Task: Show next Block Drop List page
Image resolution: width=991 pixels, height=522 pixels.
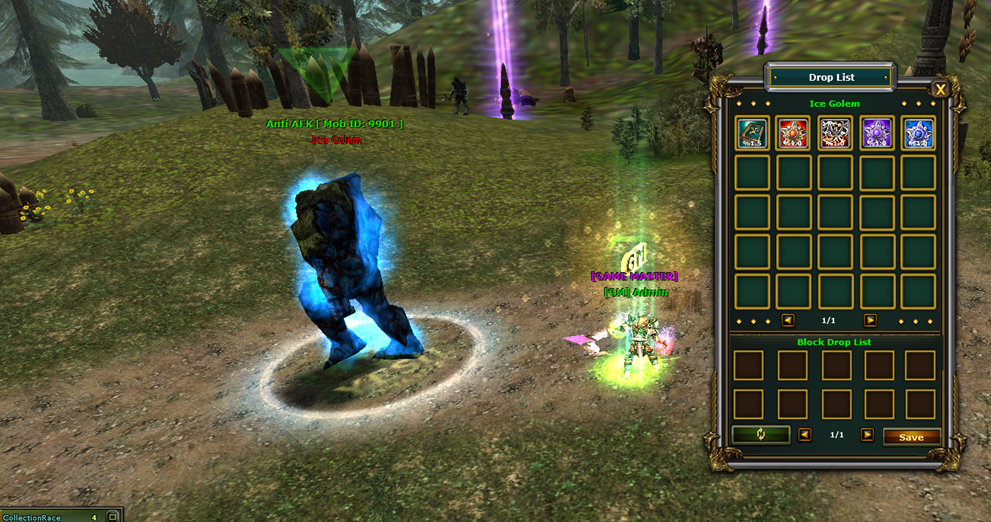Action: 867,436
